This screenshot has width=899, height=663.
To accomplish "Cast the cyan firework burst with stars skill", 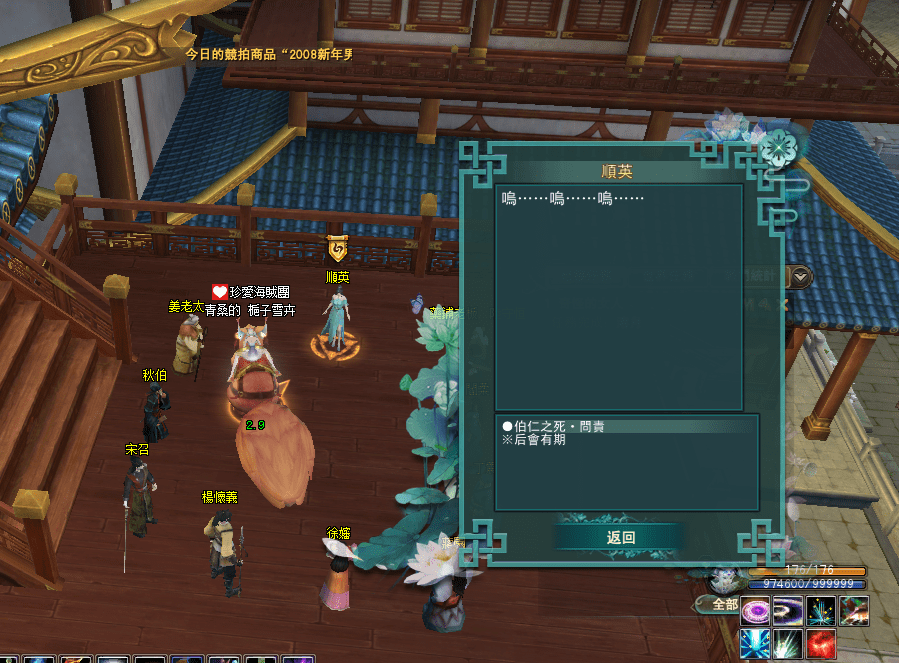I will (x=821, y=610).
